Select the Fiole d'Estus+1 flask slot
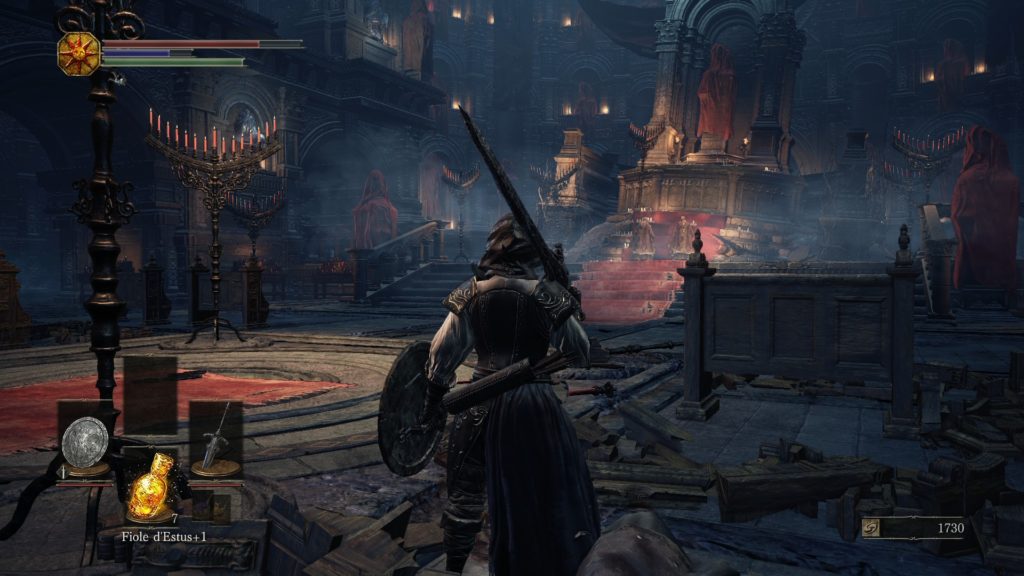Screen dimensions: 1024x576 (150, 489)
